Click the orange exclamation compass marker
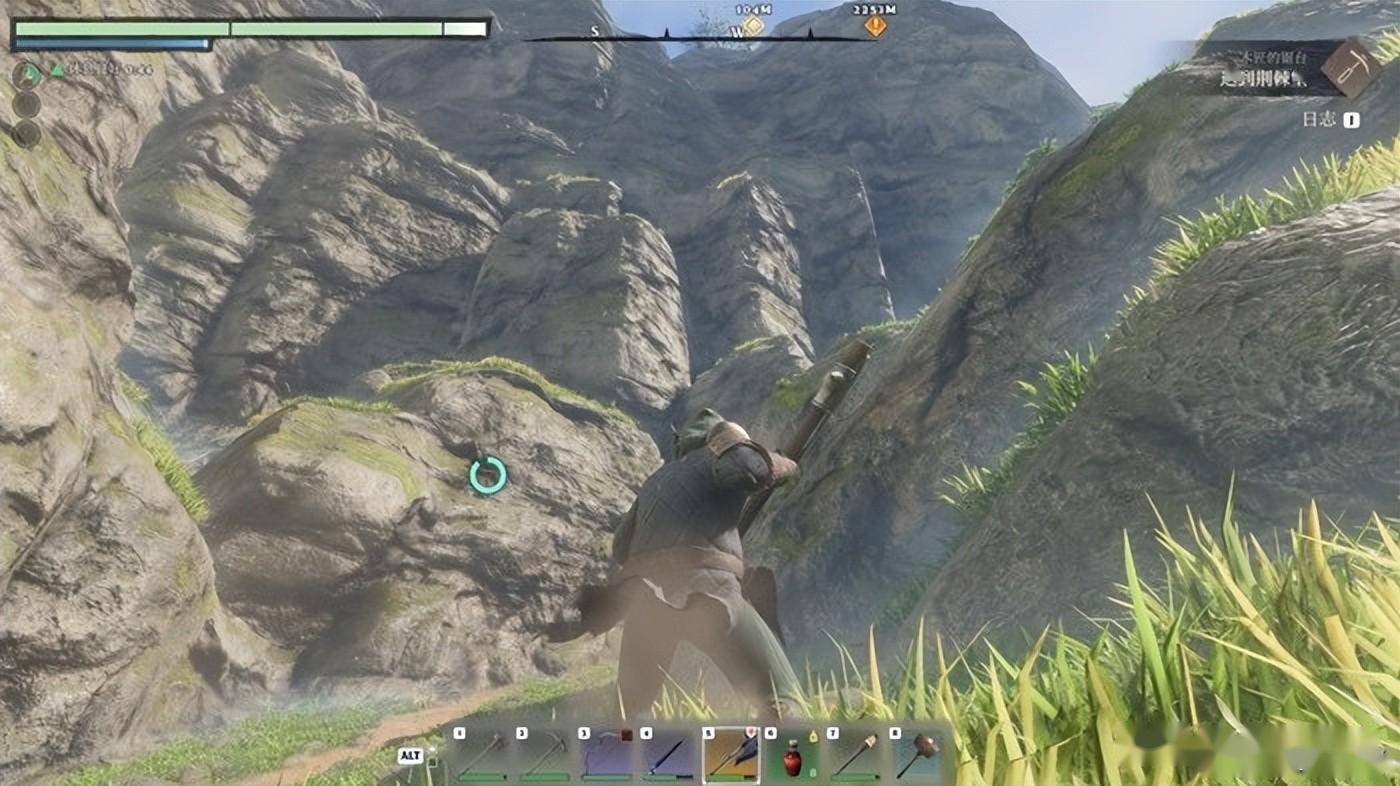The width and height of the screenshot is (1400, 786). tap(875, 26)
